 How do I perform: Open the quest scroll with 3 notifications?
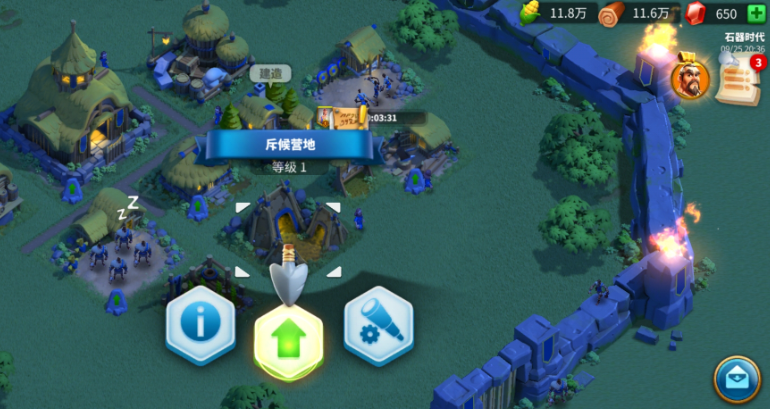(737, 79)
